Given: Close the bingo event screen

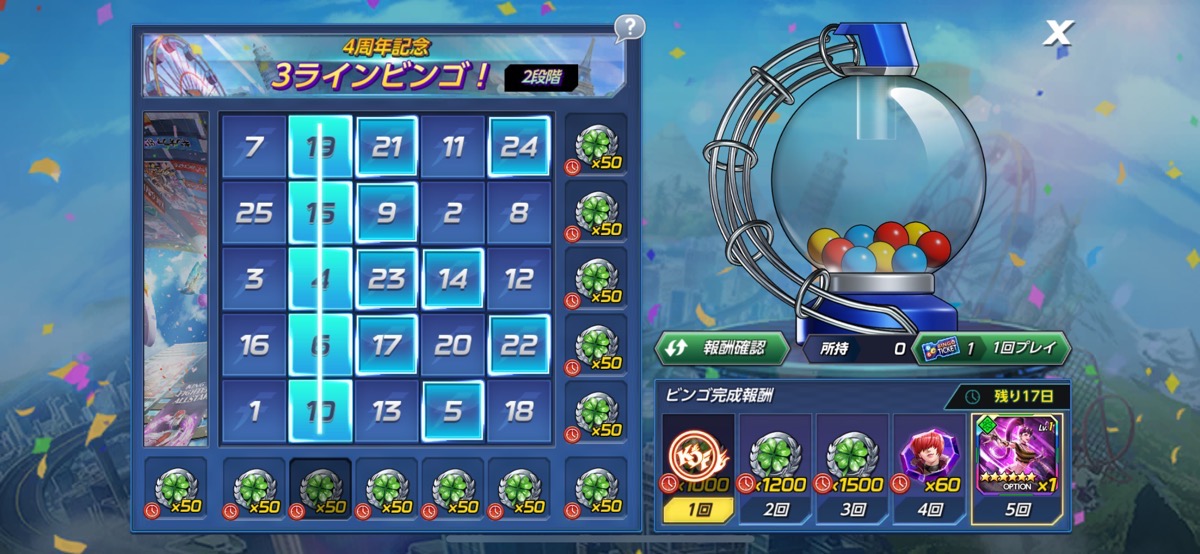Looking at the screenshot, I should point(1057,34).
